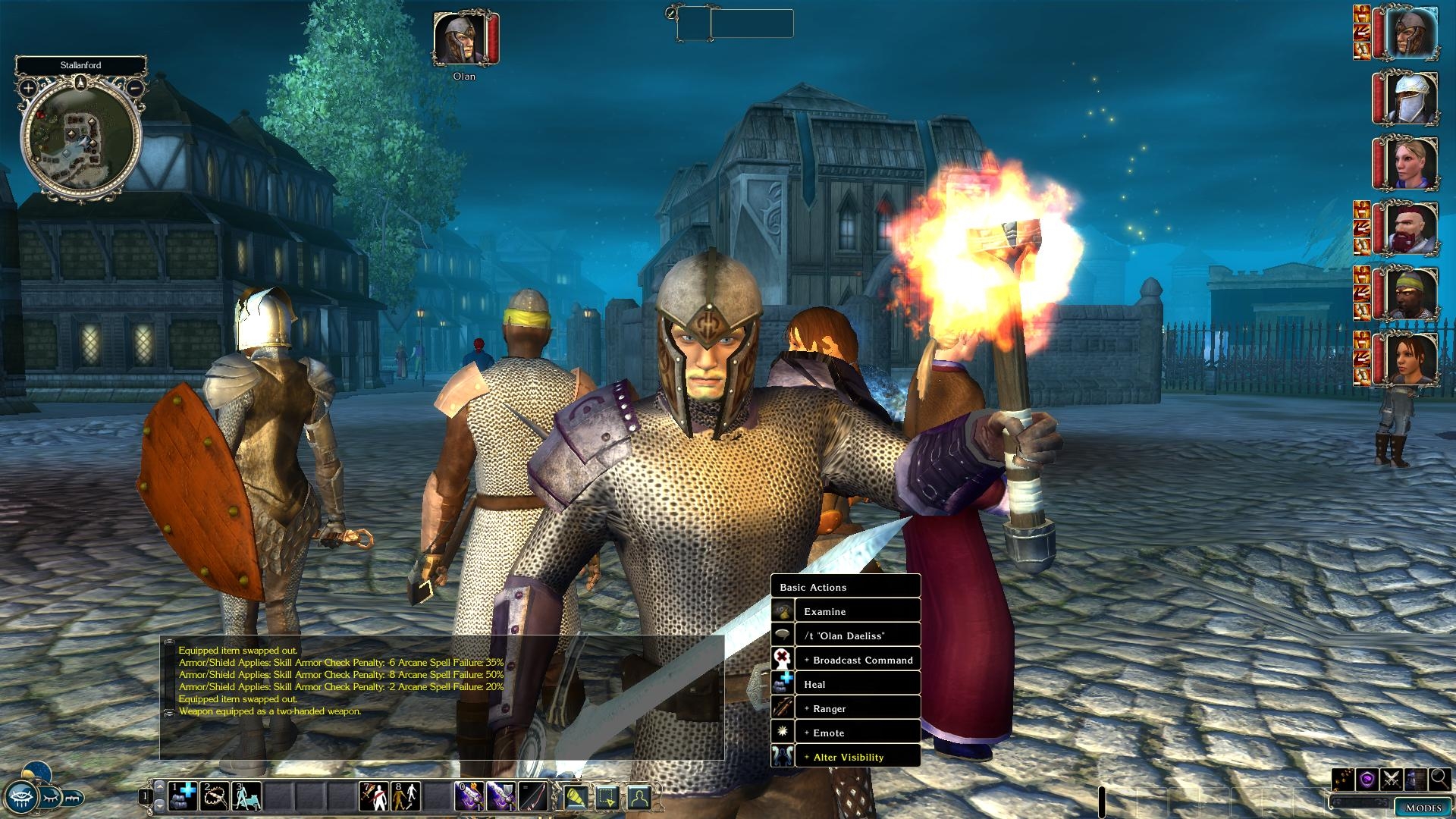1456x819 pixels.
Task: Open the Ranger submenu entry
Action: 846,708
